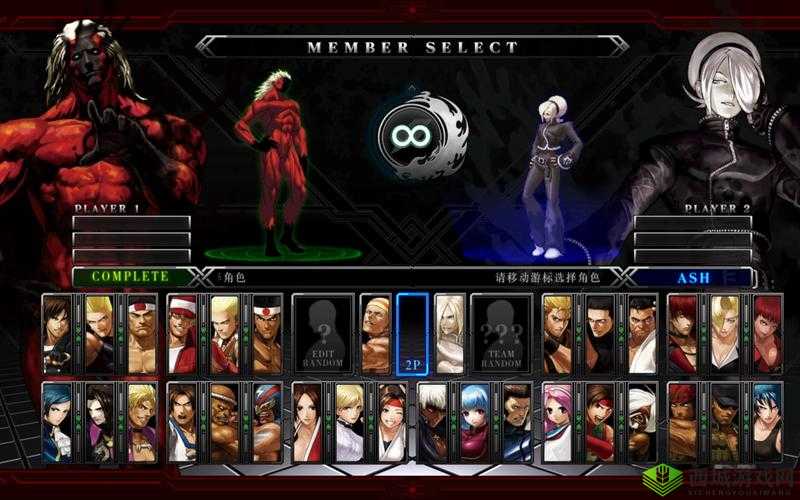Viewport: 800px width, 500px height.
Task: Choose Benimaru from the roster
Action: point(99,333)
